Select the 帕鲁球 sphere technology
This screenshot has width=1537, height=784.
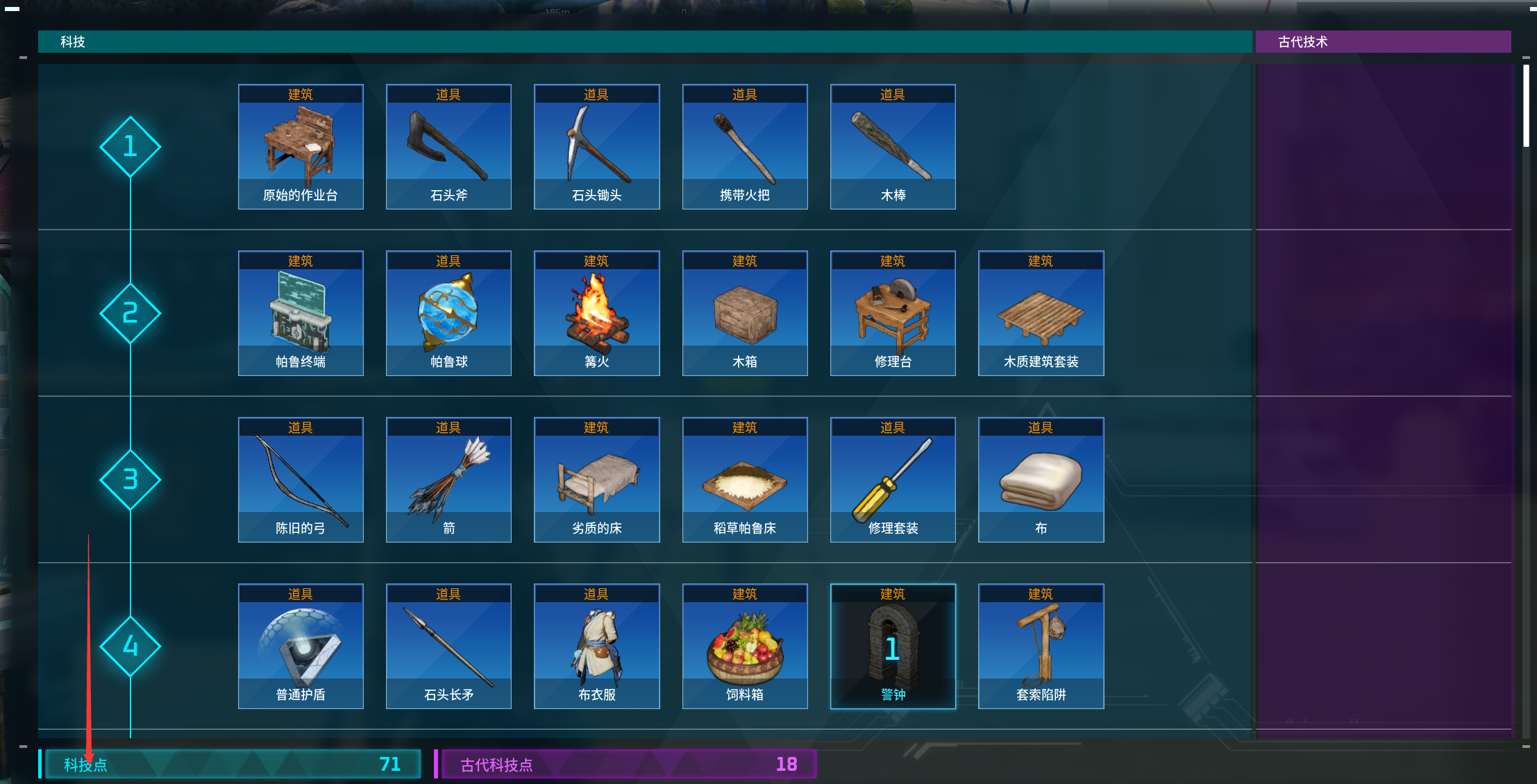[x=448, y=314]
